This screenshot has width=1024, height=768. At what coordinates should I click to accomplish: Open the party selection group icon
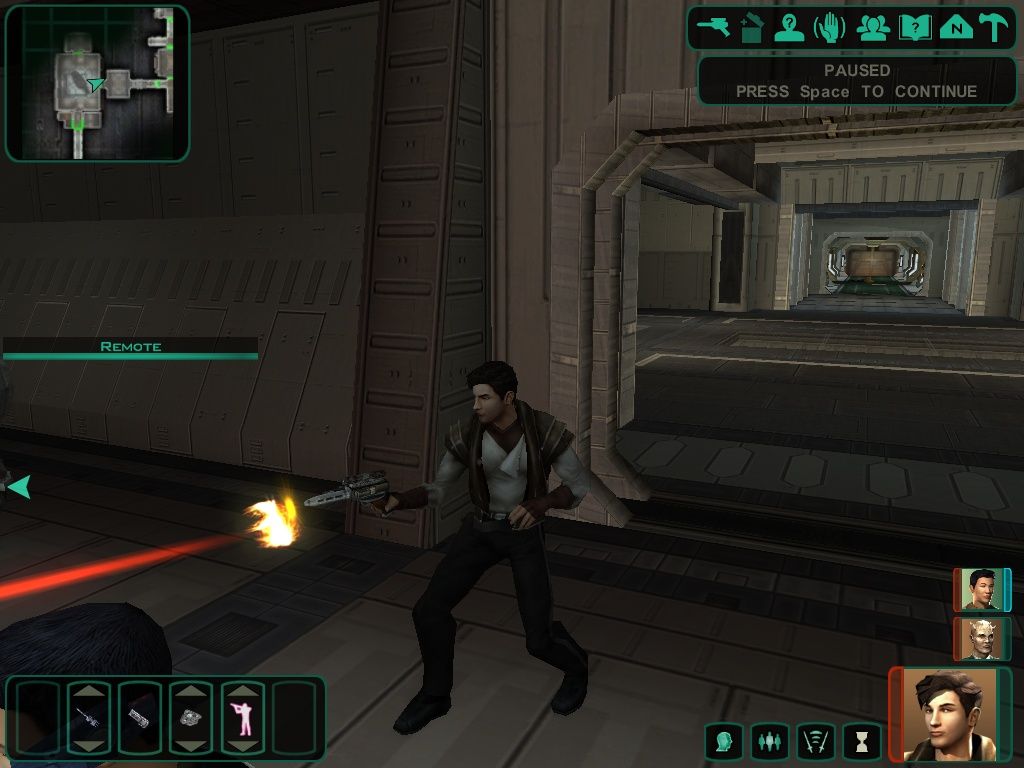[873, 28]
